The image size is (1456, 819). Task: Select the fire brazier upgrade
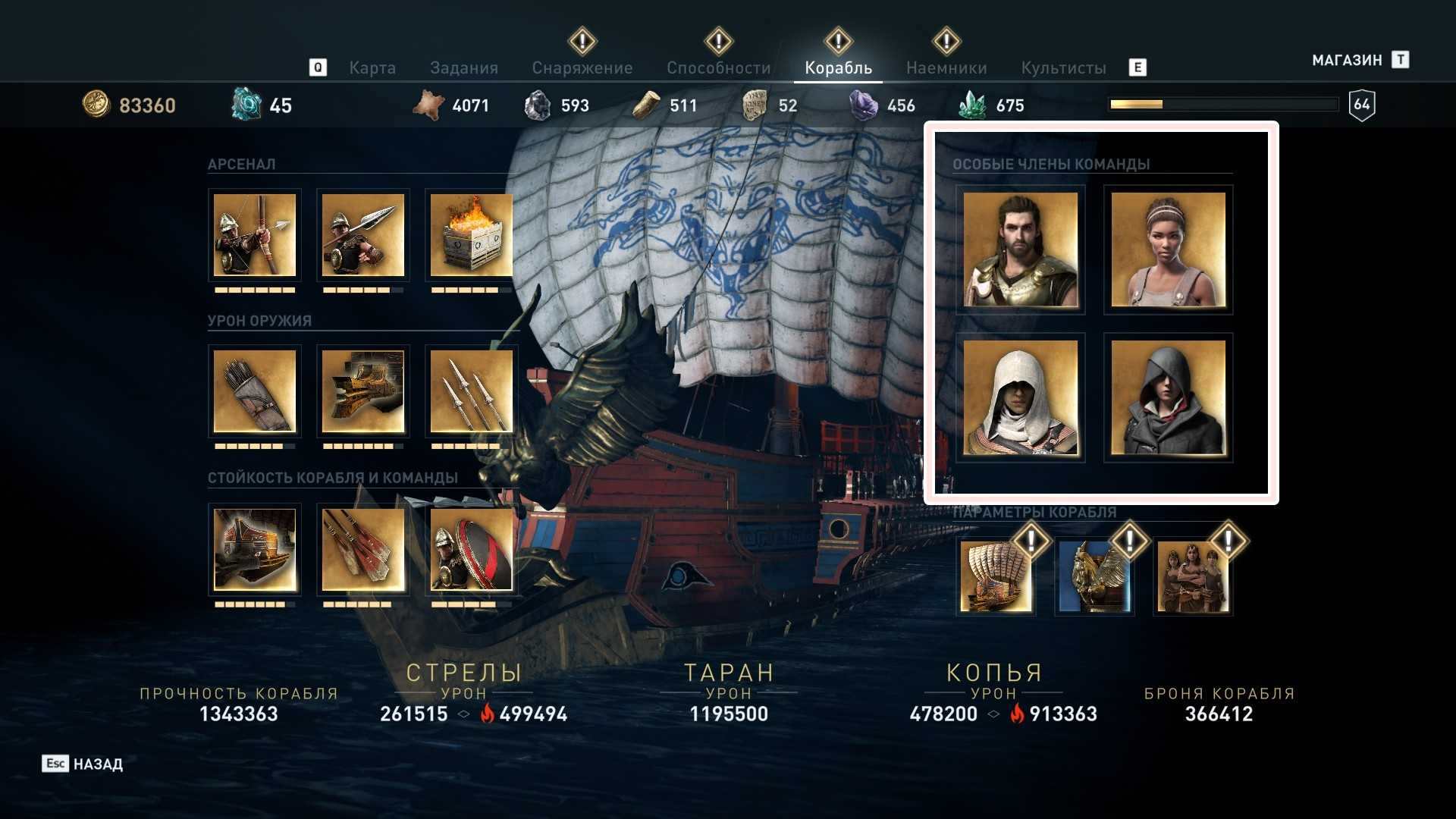click(471, 235)
